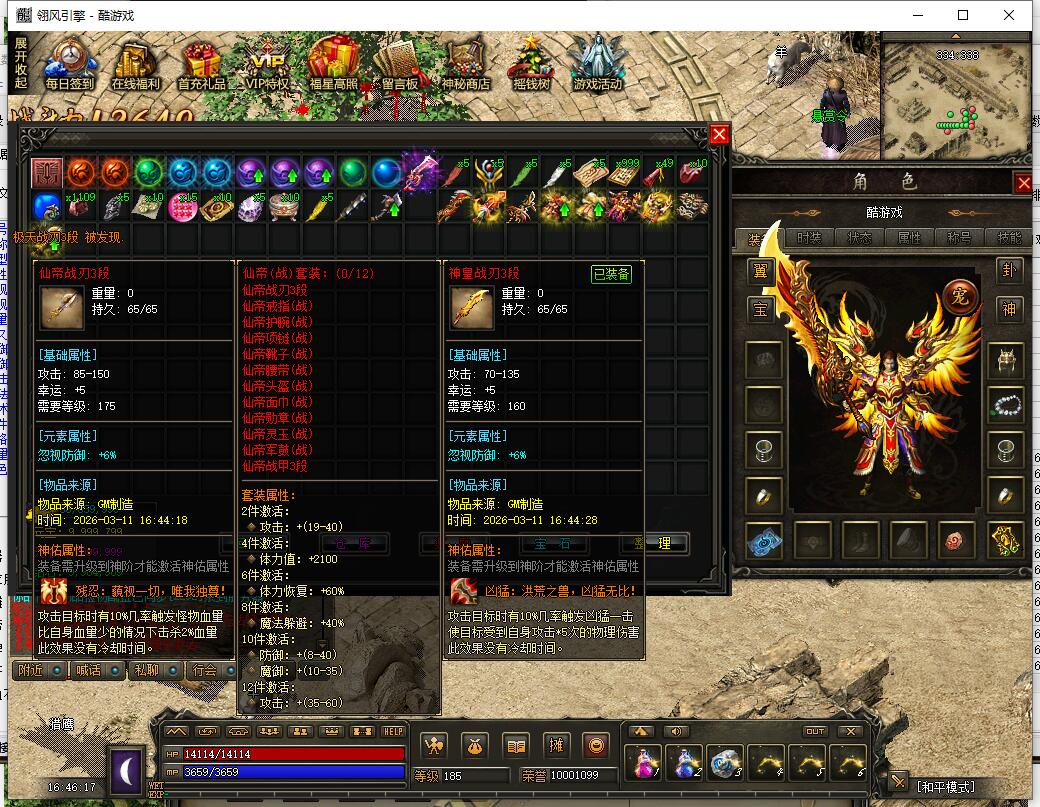Close the 角色 character panel
1040x807 pixels.
(1023, 183)
